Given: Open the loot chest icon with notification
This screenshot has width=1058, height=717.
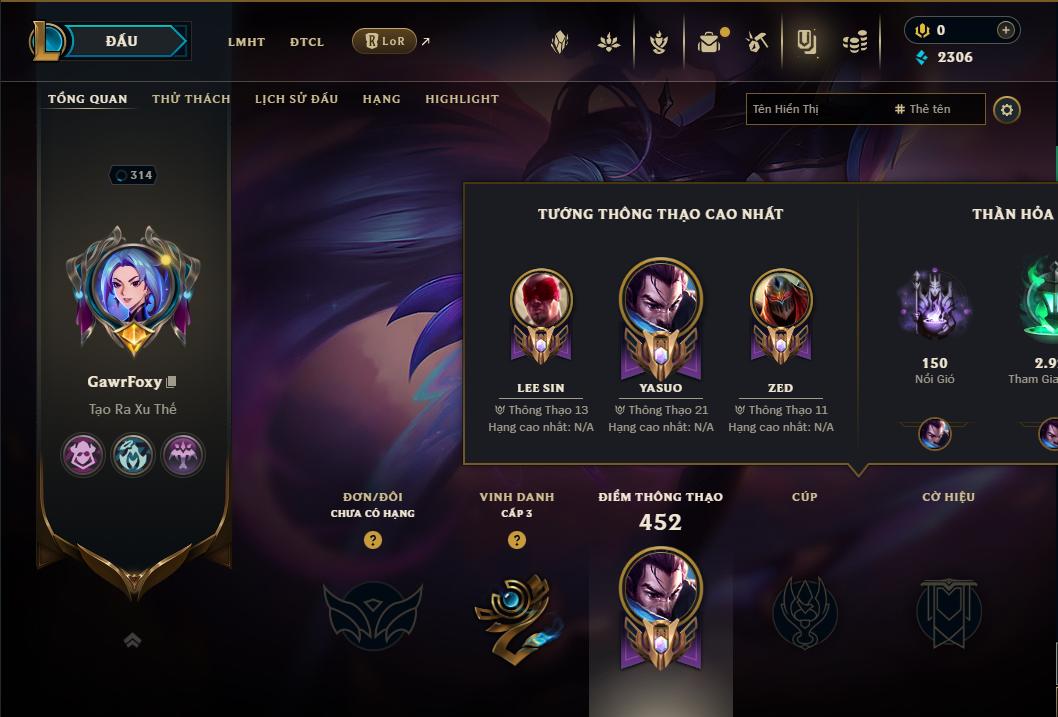Looking at the screenshot, I should [710, 42].
